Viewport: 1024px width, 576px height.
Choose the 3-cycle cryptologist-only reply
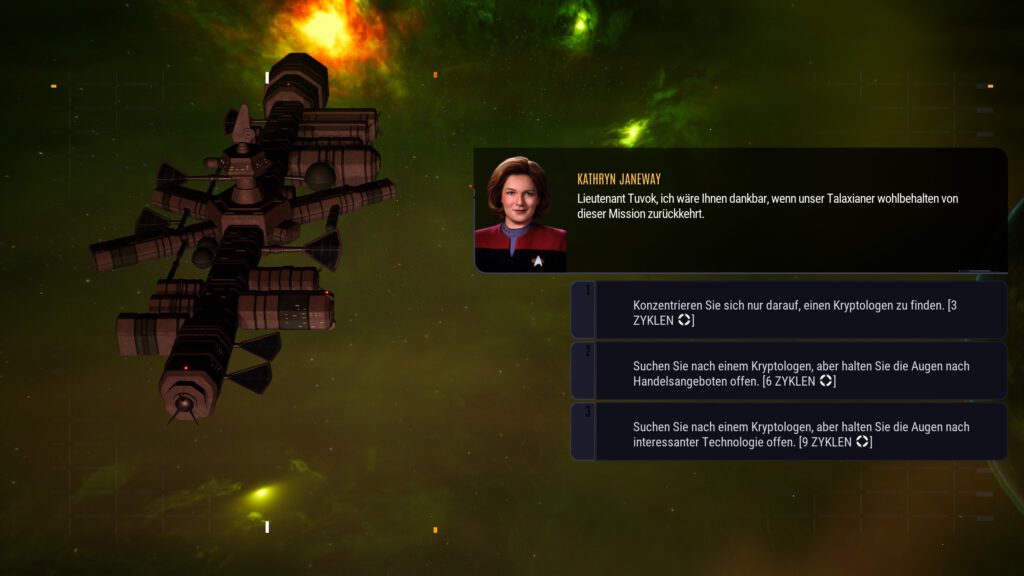[x=790, y=311]
